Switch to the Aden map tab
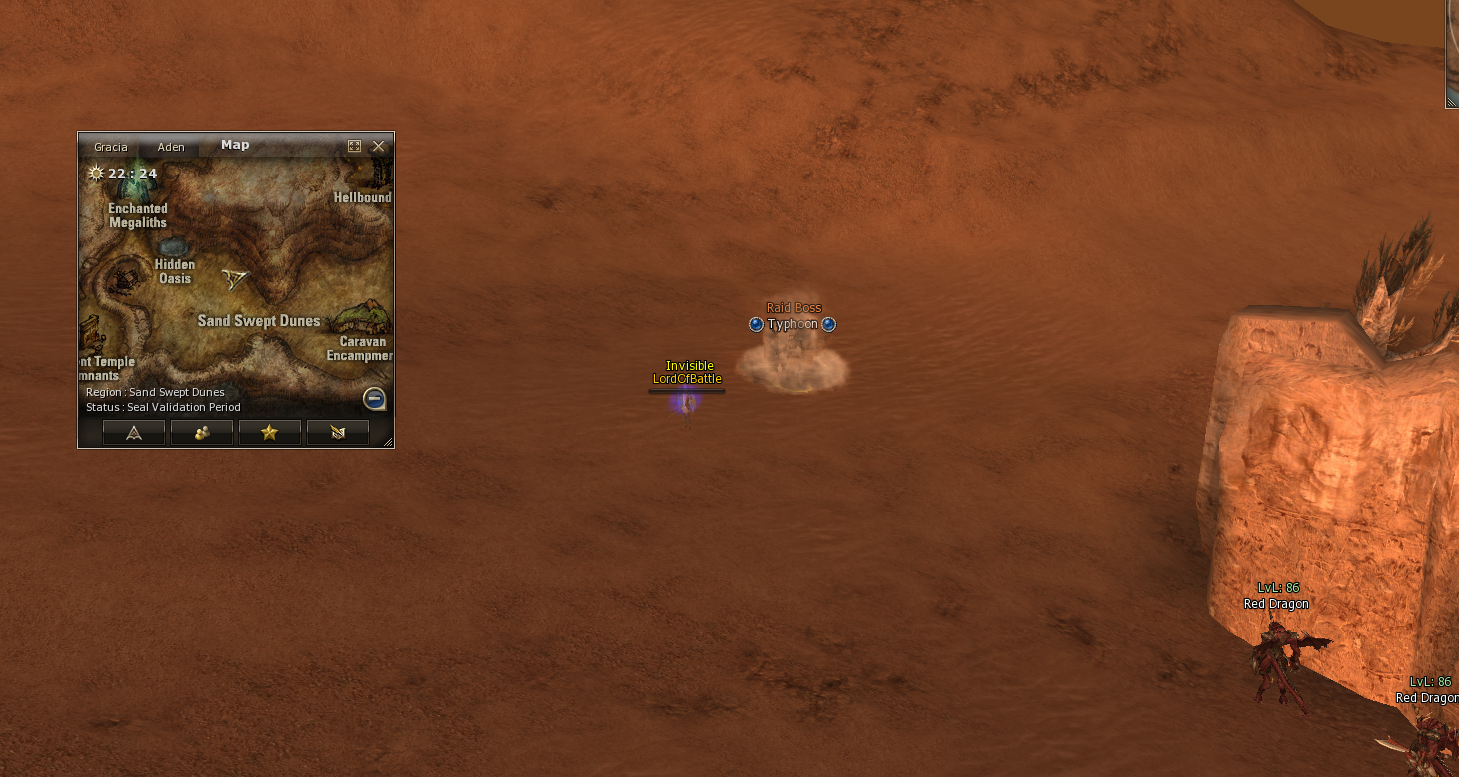 click(171, 147)
